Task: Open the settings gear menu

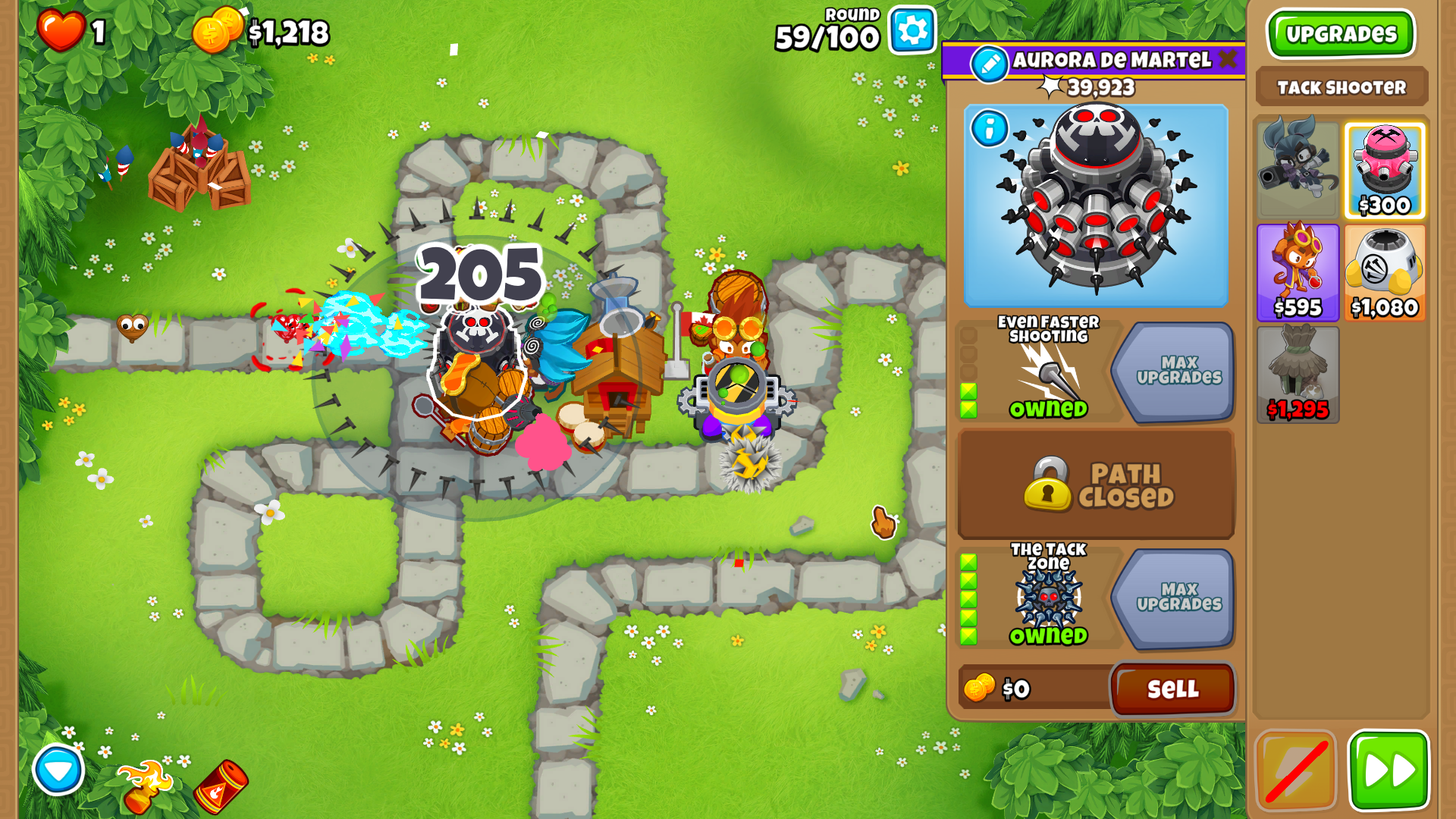Action: coord(912,31)
